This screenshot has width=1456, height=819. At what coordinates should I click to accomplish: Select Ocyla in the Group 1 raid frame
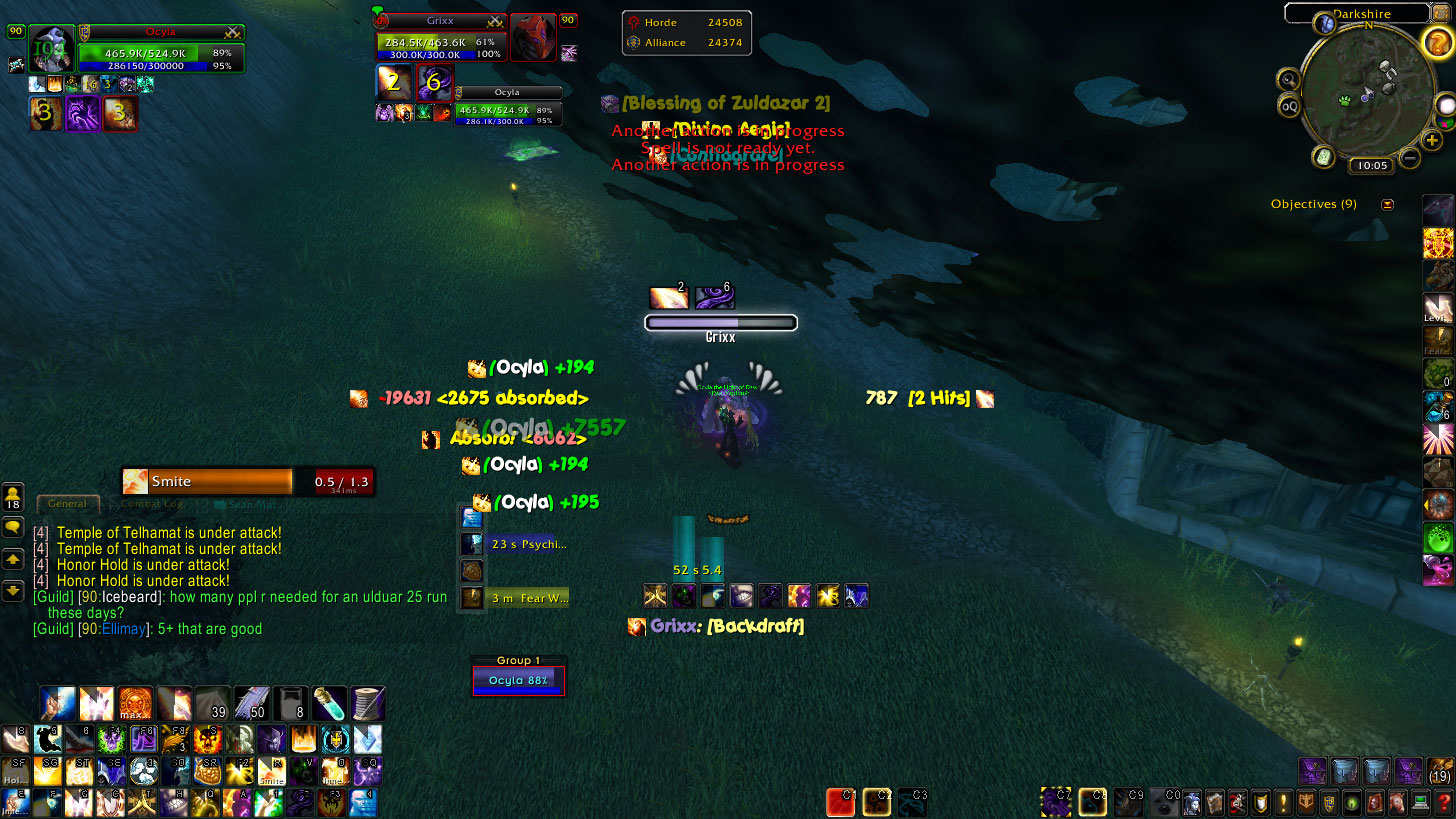pyautogui.click(x=519, y=681)
